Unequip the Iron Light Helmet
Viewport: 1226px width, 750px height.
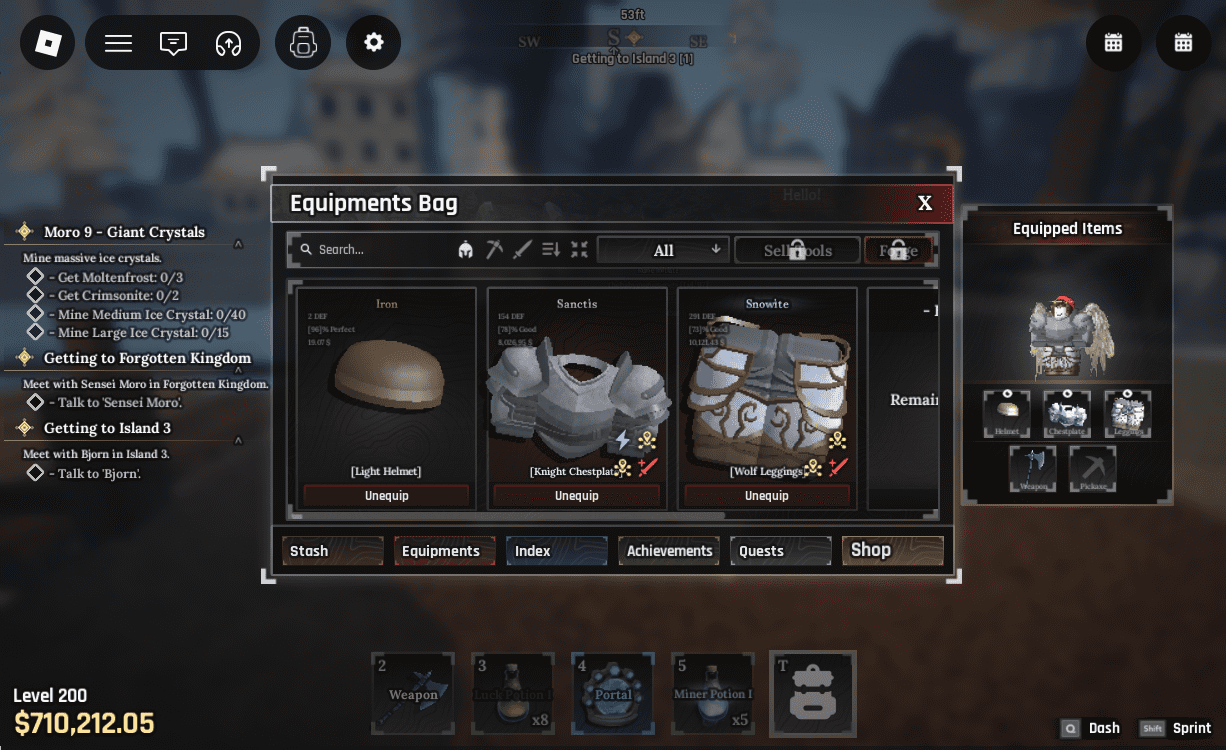(x=386, y=496)
